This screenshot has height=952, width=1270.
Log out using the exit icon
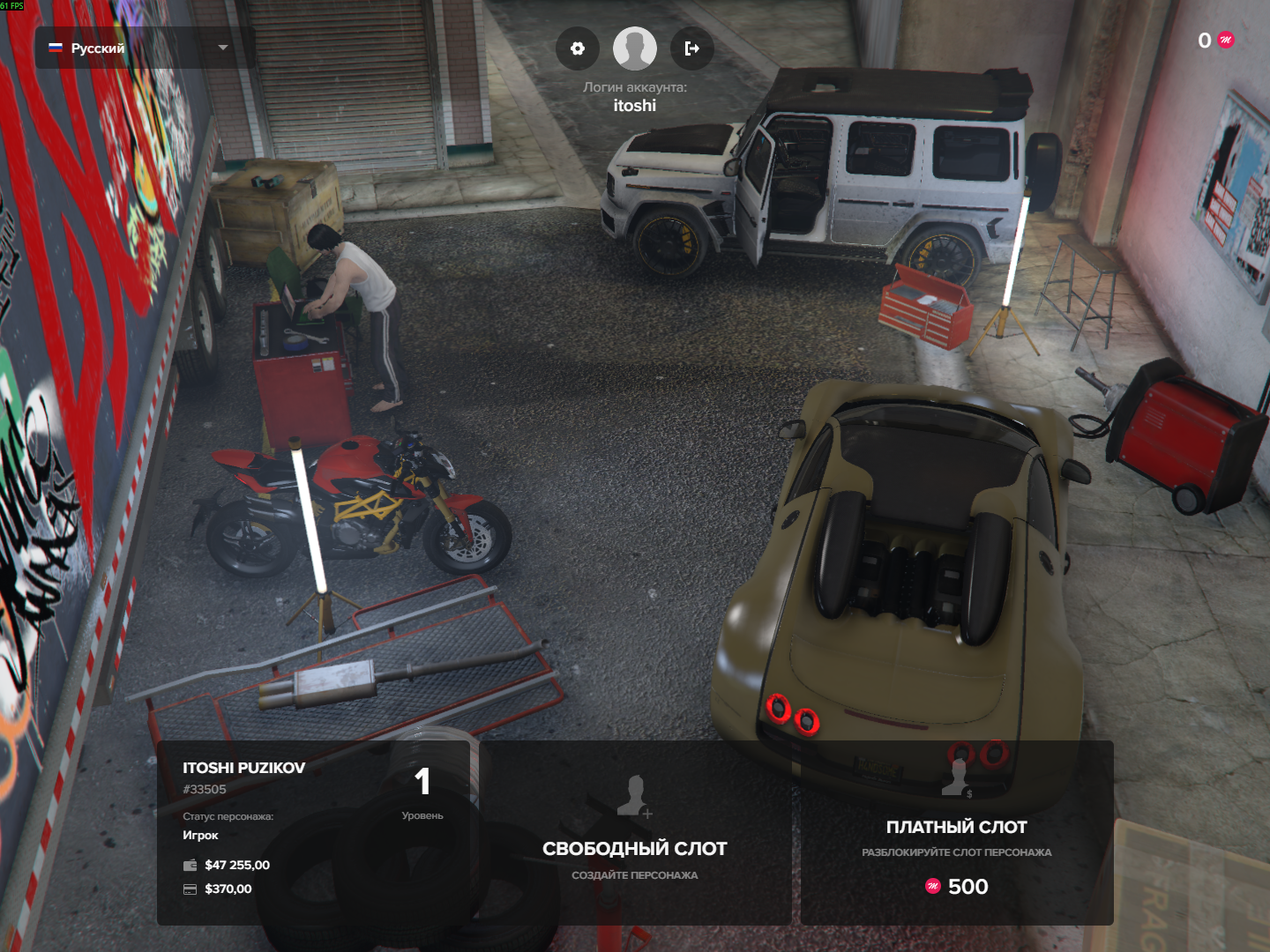click(692, 48)
